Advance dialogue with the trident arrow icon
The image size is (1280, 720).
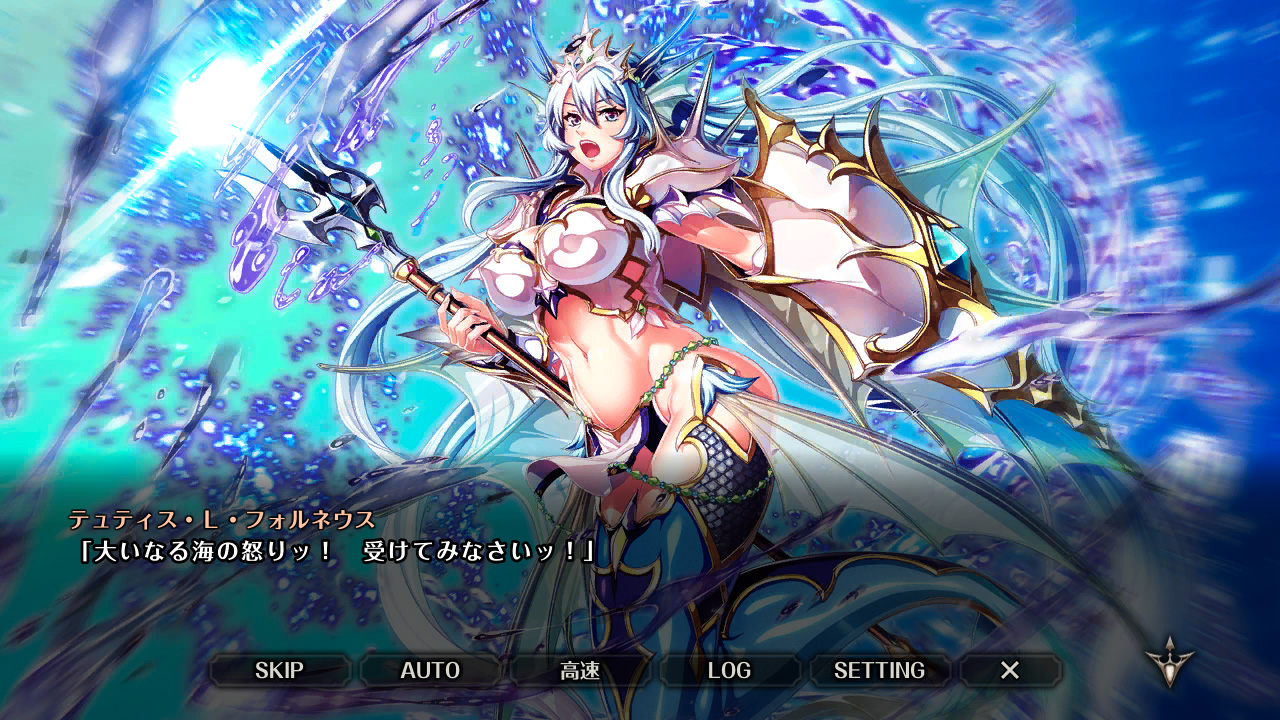(1169, 660)
